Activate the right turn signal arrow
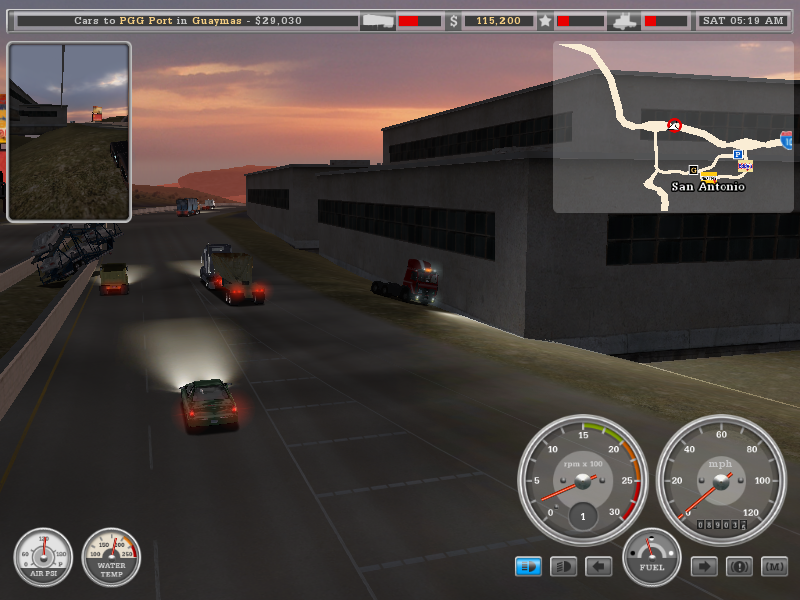 (x=704, y=567)
